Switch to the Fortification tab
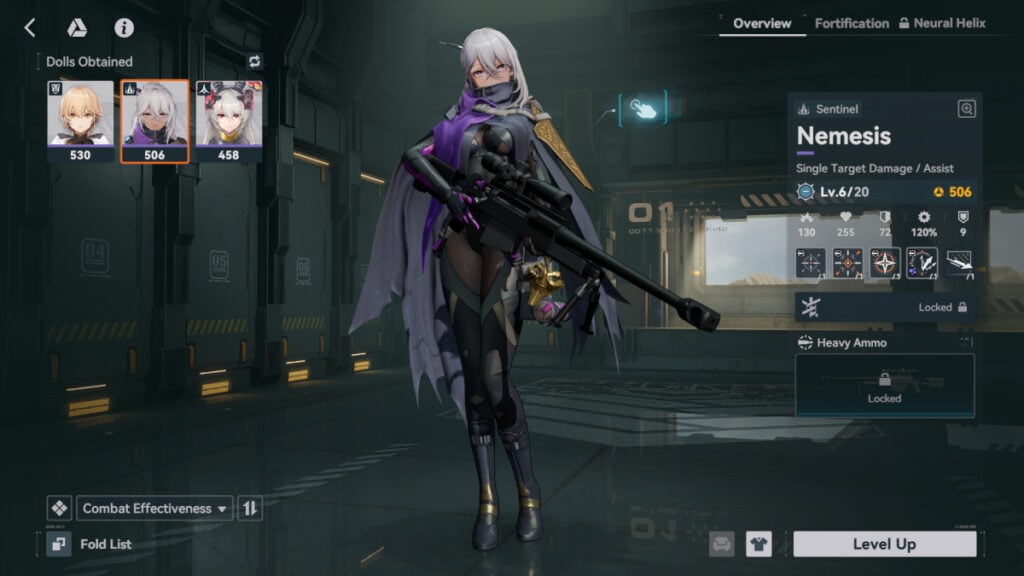1024x576 pixels. click(851, 23)
